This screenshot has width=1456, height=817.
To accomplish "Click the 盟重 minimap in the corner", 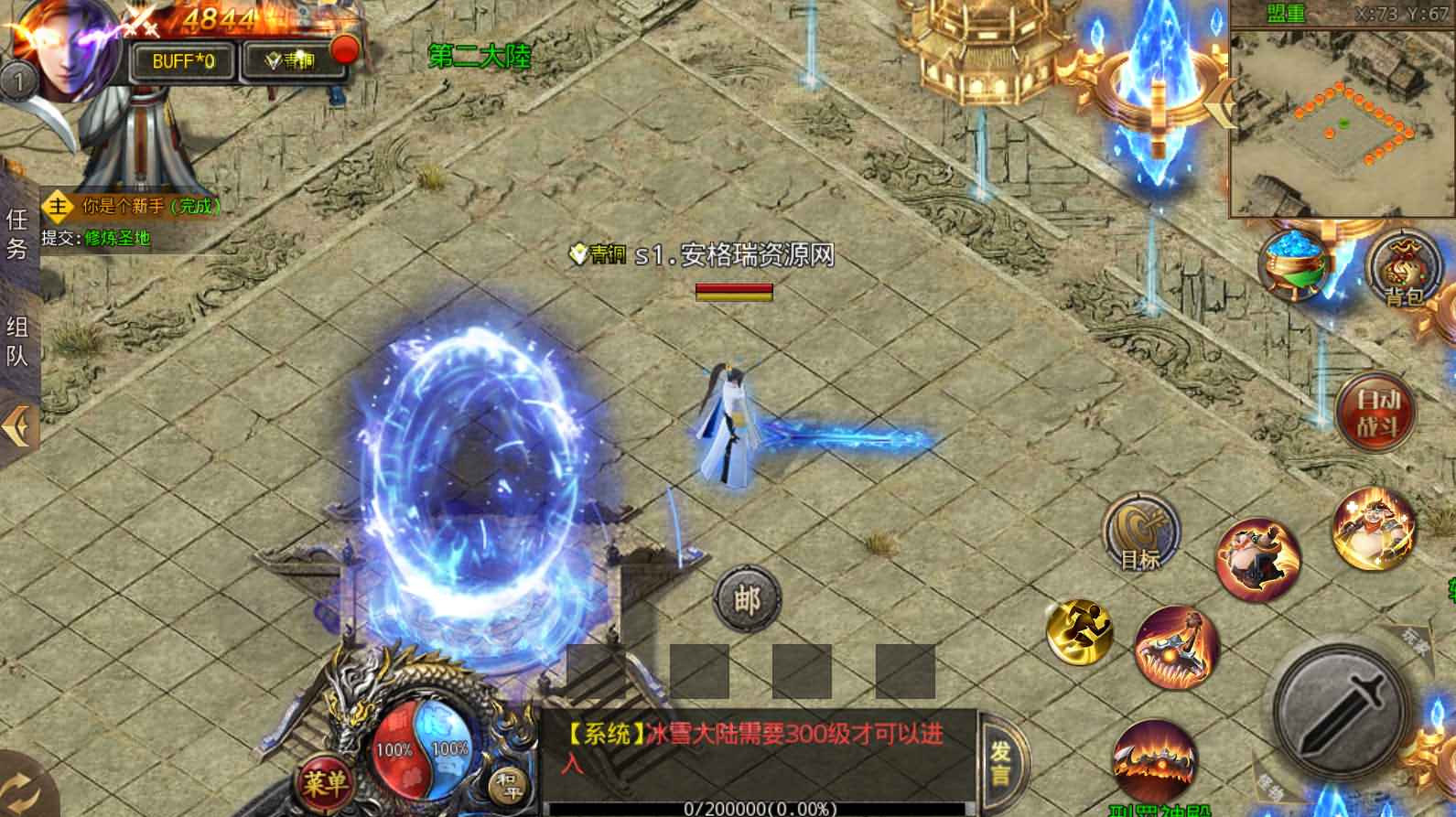I will [1341, 119].
